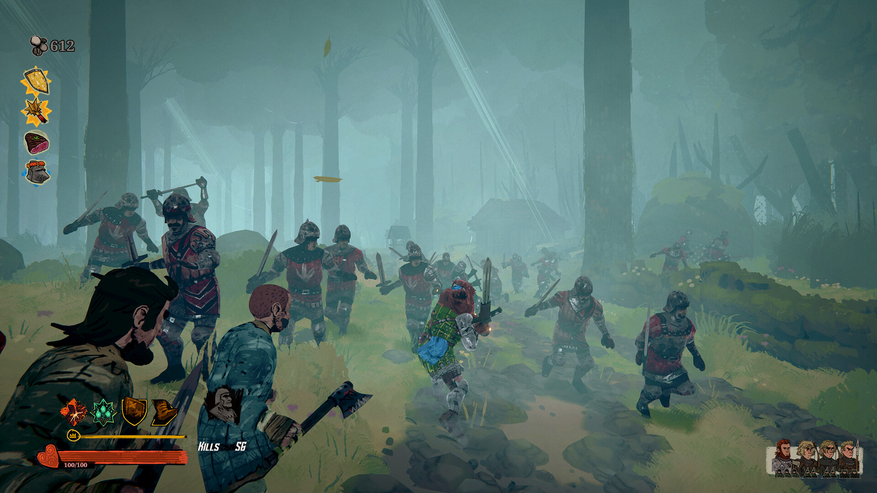Trigger the orange boot ability
The width and height of the screenshot is (877, 493).
click(163, 411)
